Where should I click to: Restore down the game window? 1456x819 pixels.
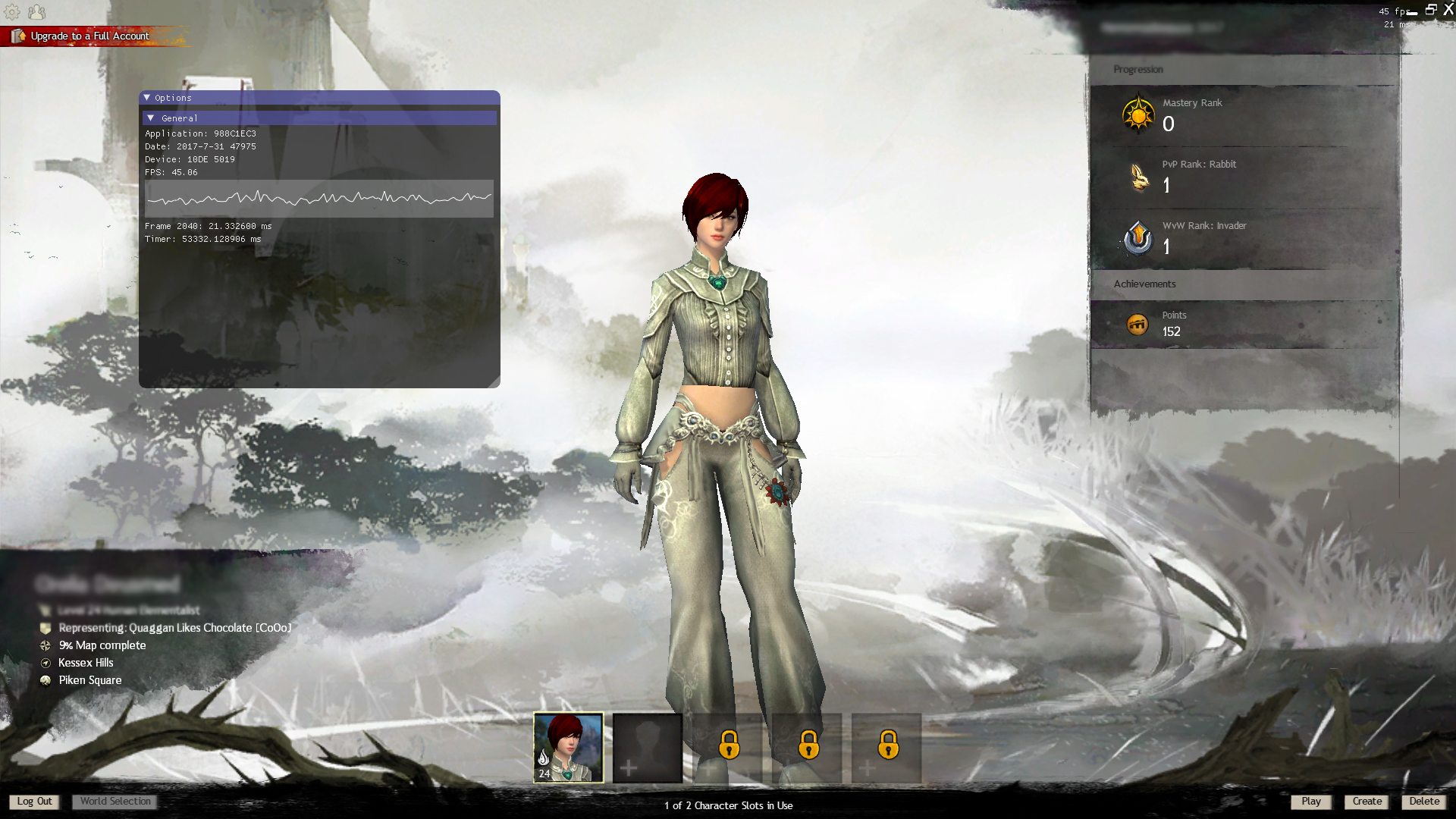click(x=1431, y=10)
